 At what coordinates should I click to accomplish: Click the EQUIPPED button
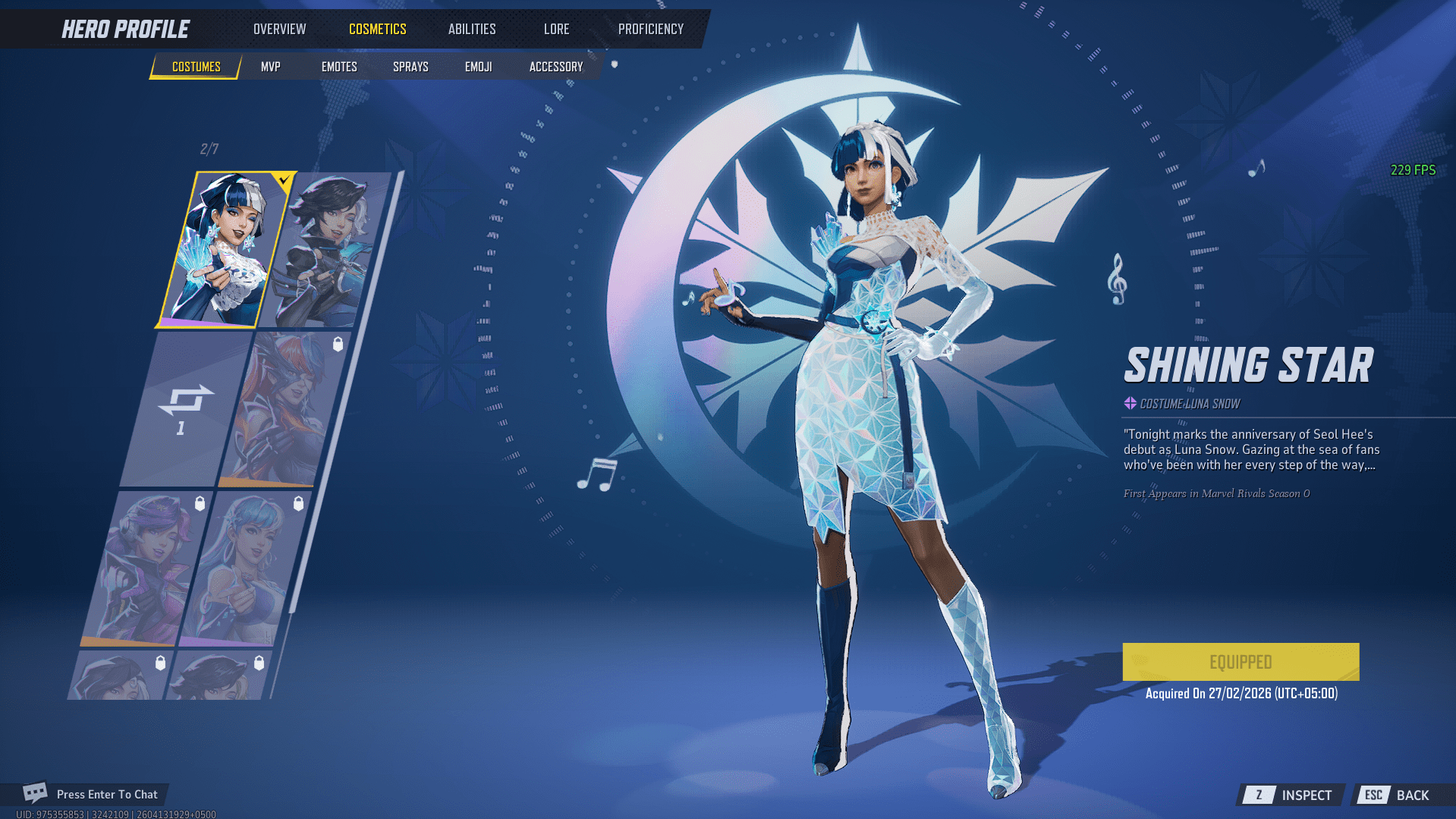pos(1240,661)
